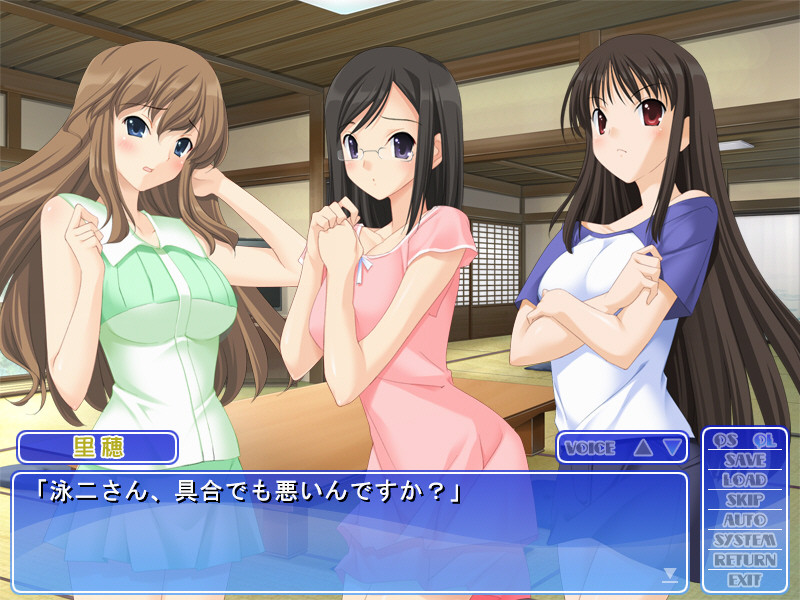Click the down triangle beside VOICE
The height and width of the screenshot is (600, 800).
point(672,448)
